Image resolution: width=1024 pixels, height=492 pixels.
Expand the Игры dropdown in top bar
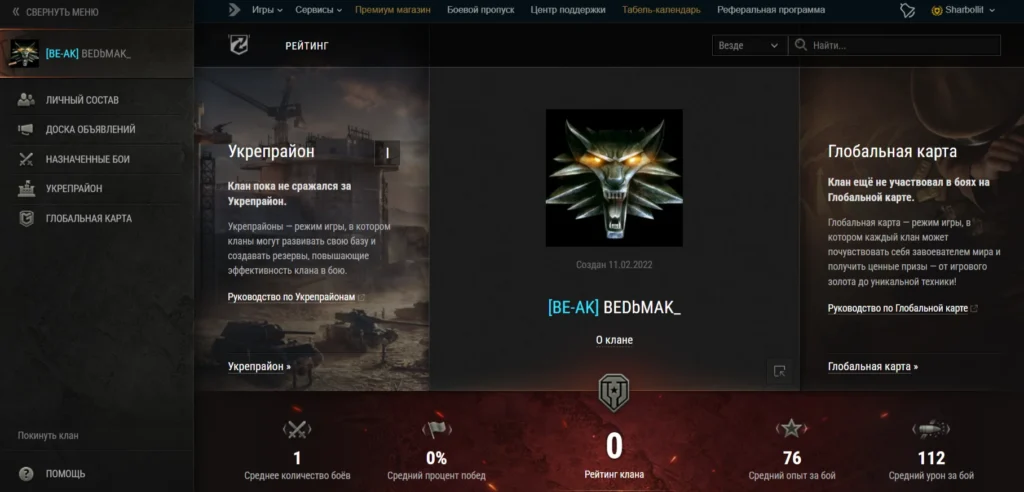coord(267,10)
